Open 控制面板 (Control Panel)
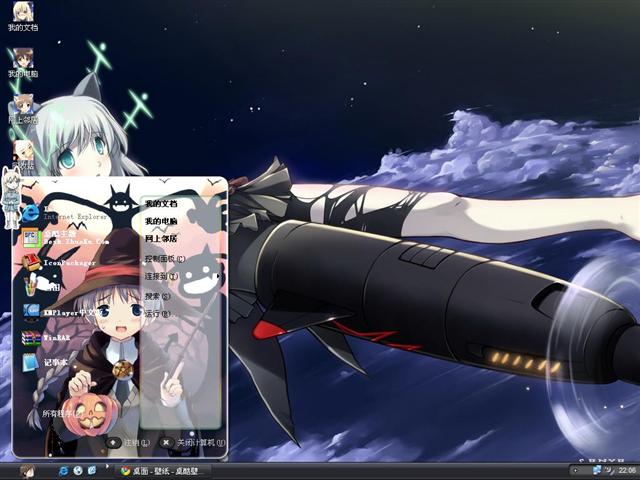The image size is (640, 480). coord(164,259)
